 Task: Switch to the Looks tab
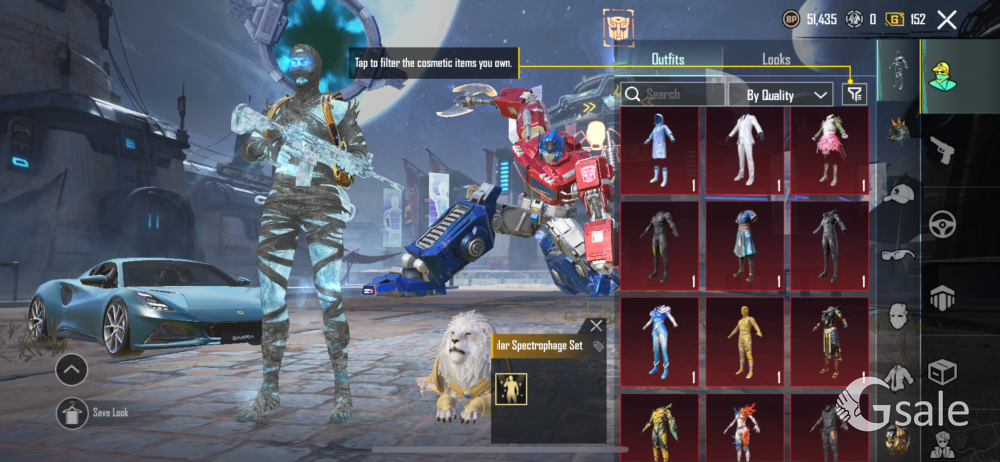coord(776,59)
